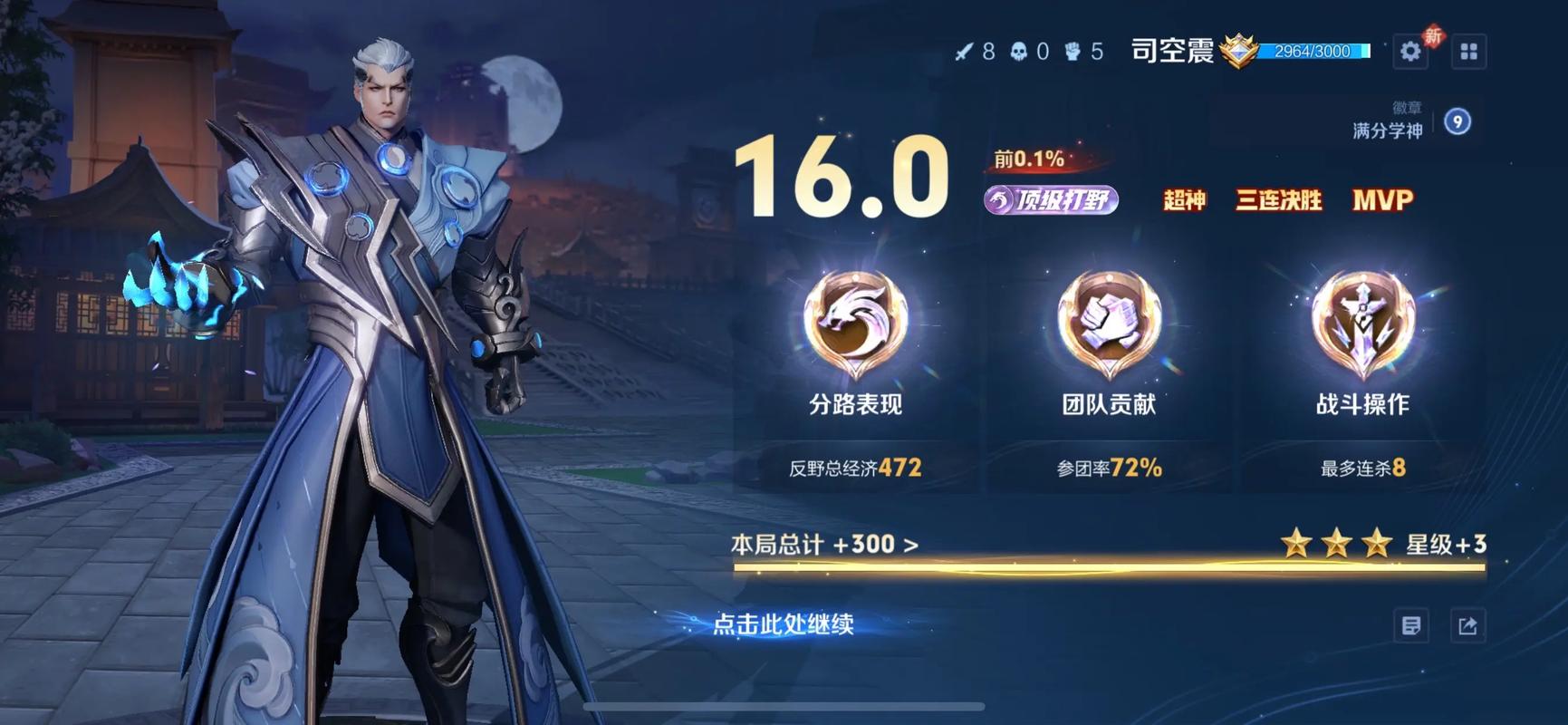Open the circled 9 badge counter
Screen dimensions: 1568x725
(1457, 123)
